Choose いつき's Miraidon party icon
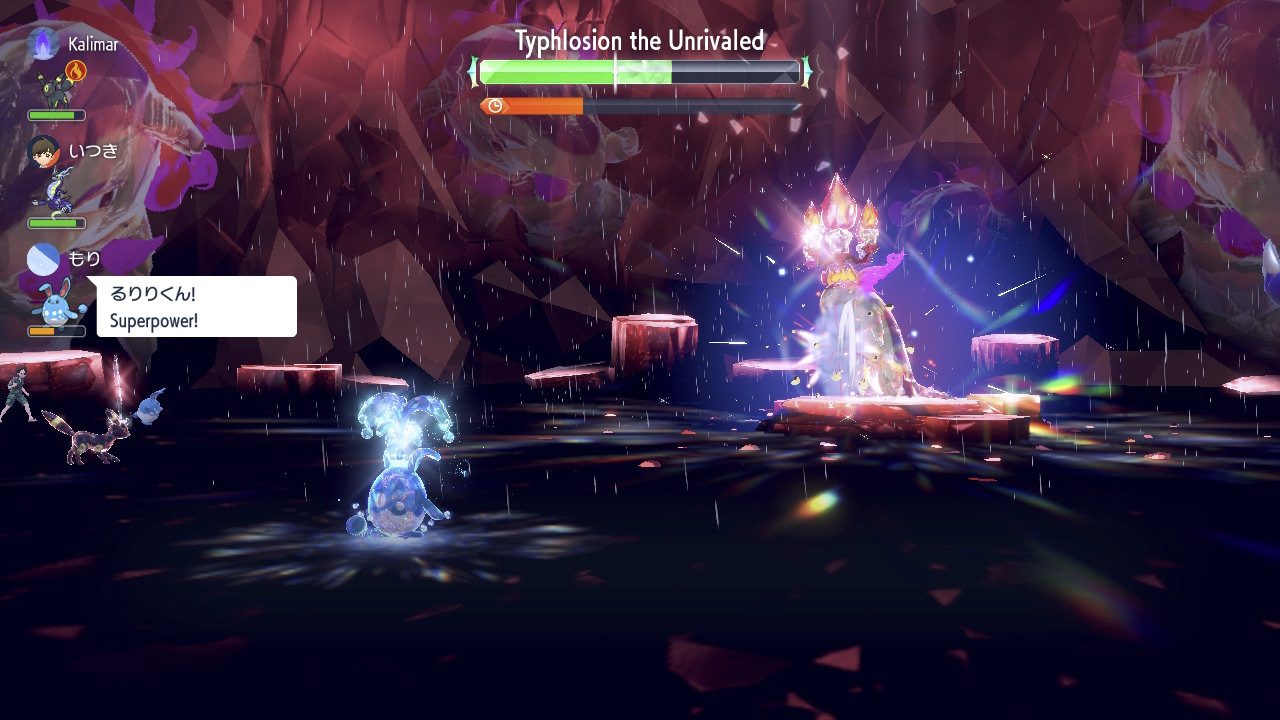The height and width of the screenshot is (720, 1280). coord(54,193)
